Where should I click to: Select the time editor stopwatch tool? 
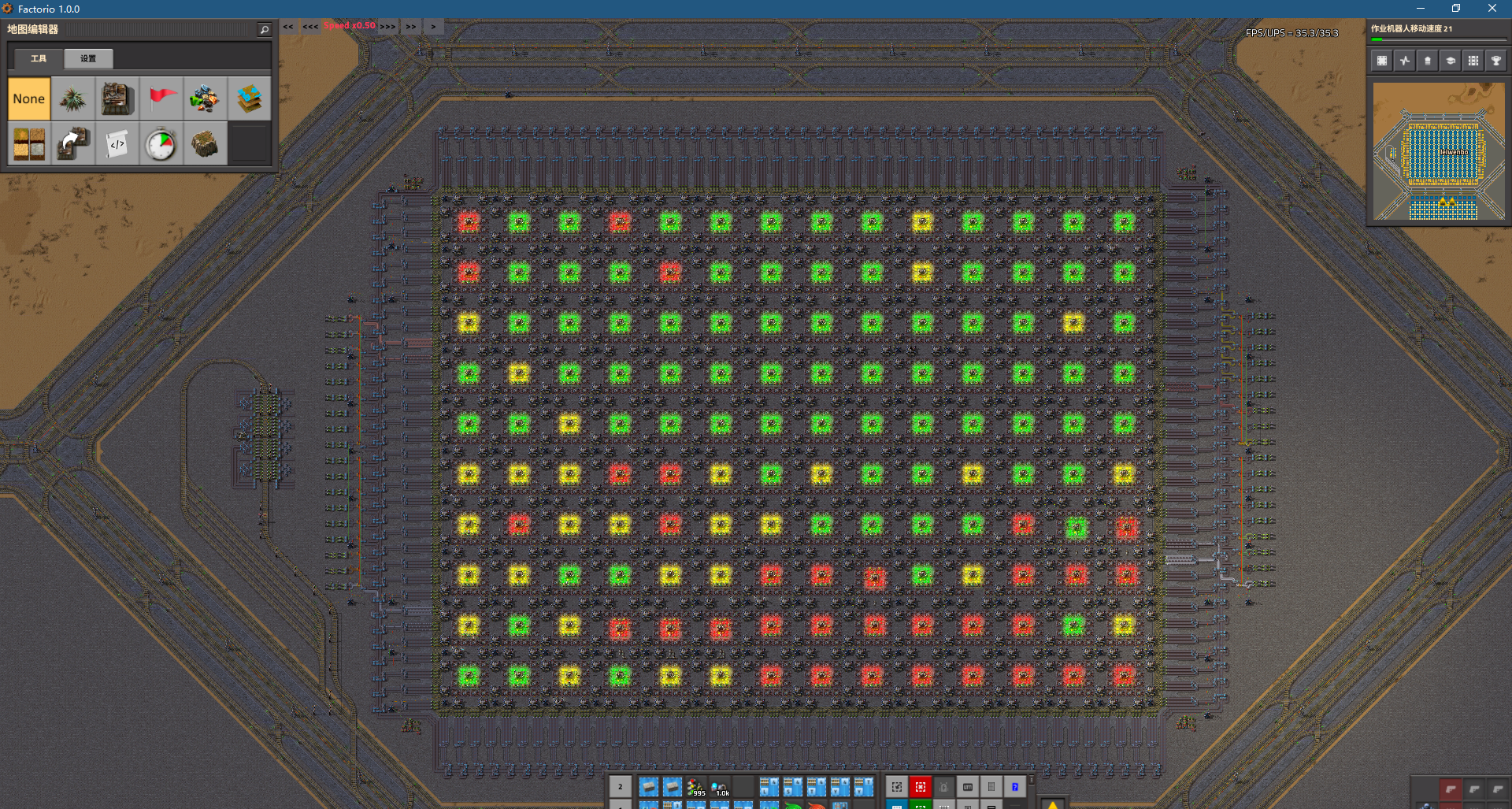[x=161, y=143]
